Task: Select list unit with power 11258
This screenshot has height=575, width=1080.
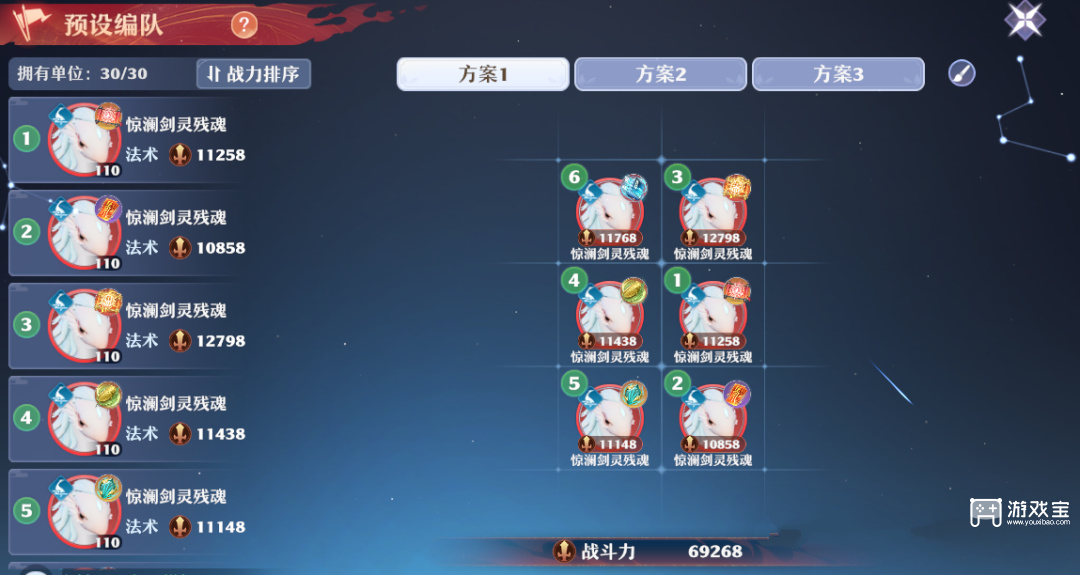Action: (125, 139)
